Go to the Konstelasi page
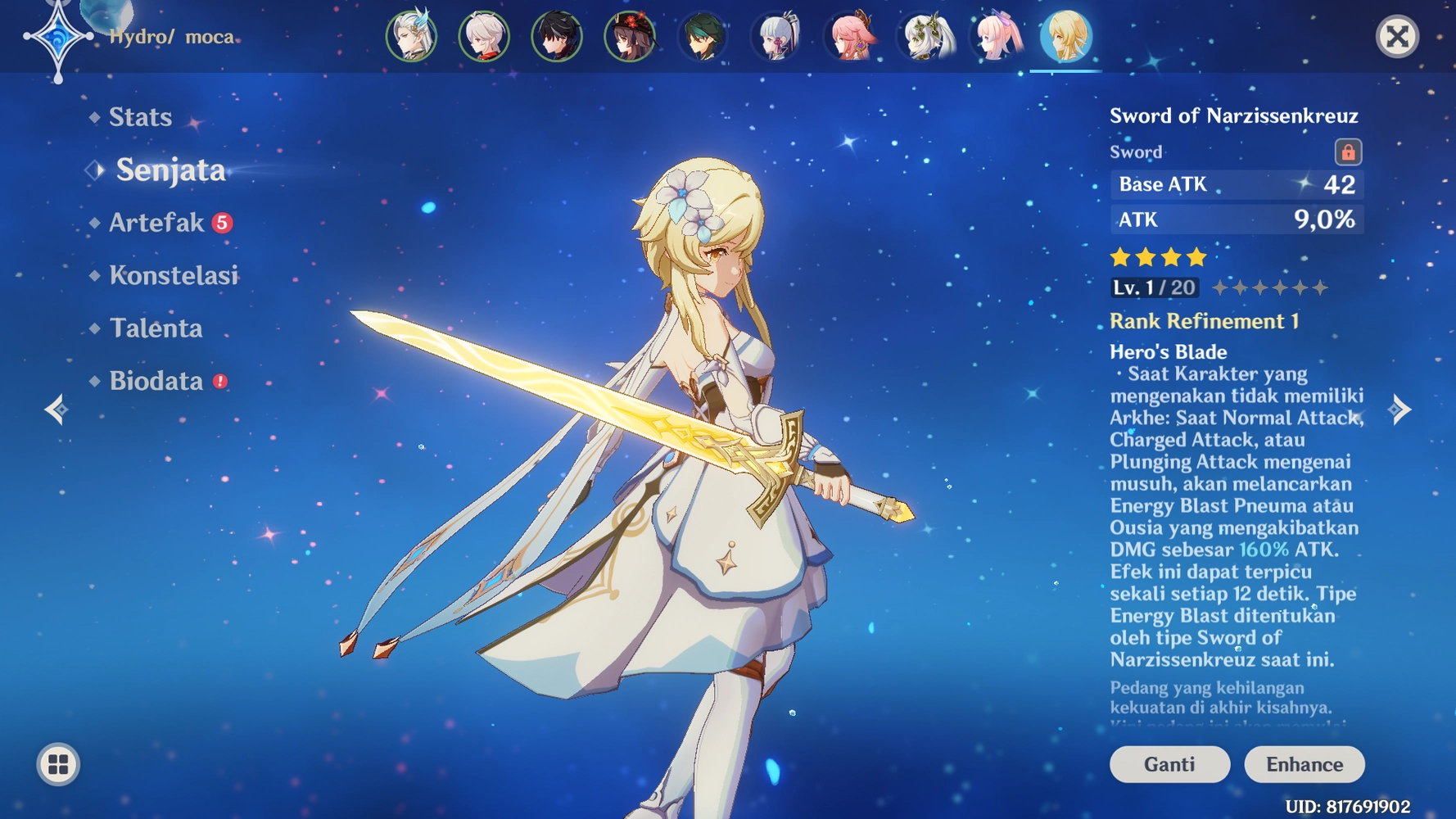Viewport: 1456px width, 819px height. [174, 275]
